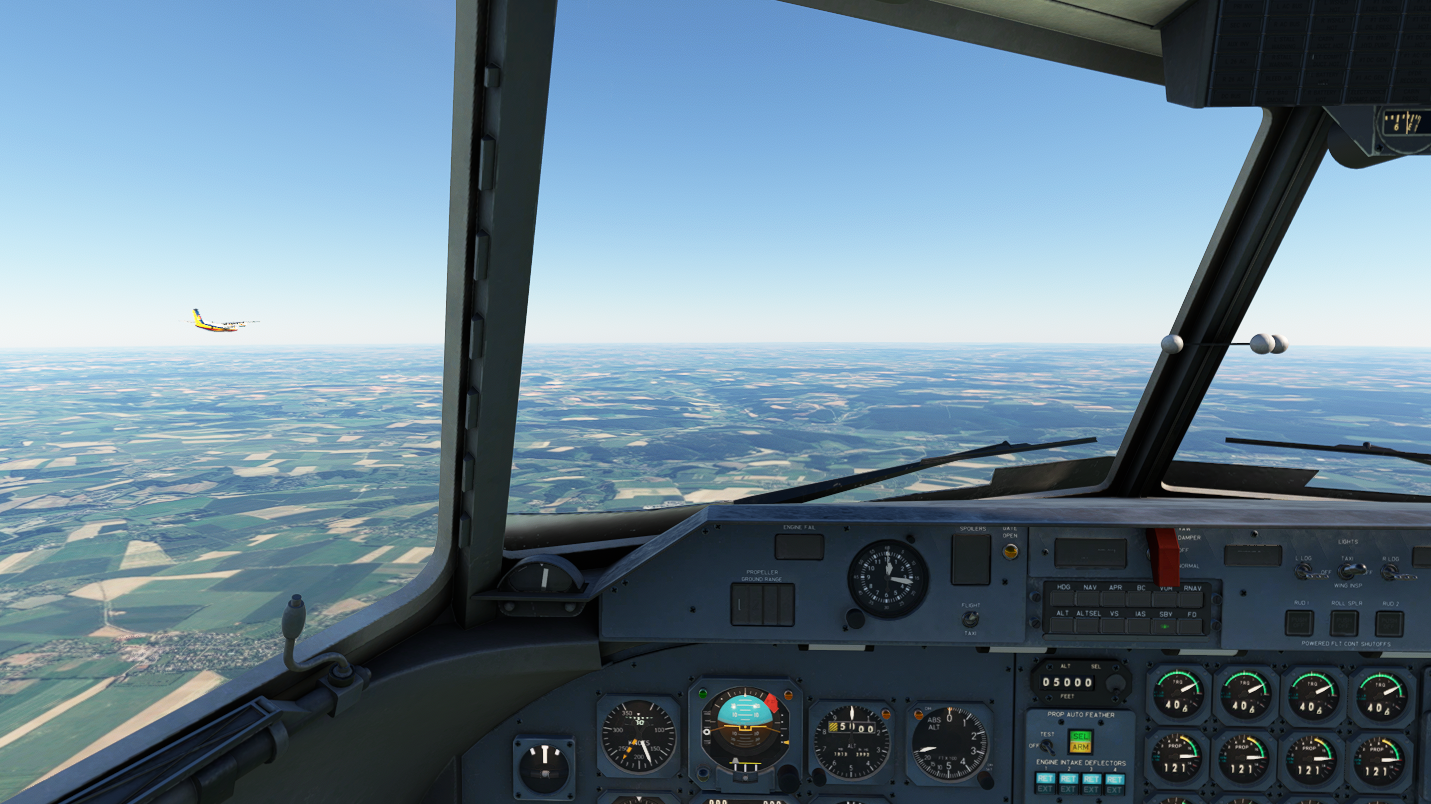
Task: Flip the TAXI light switch
Action: 1351,570
